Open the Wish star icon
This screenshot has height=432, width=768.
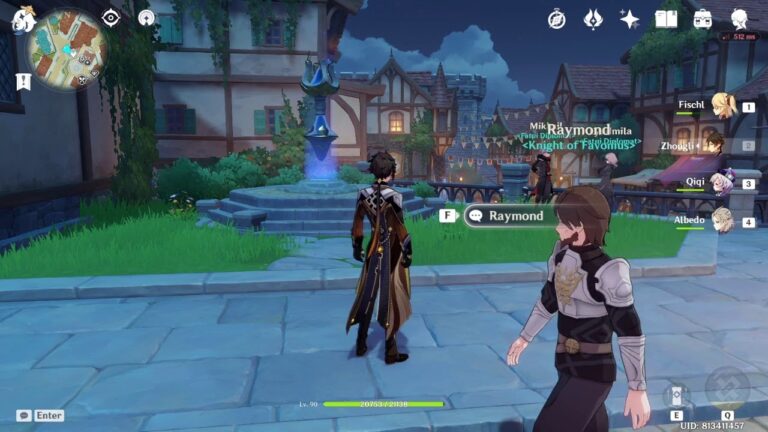(x=630, y=19)
